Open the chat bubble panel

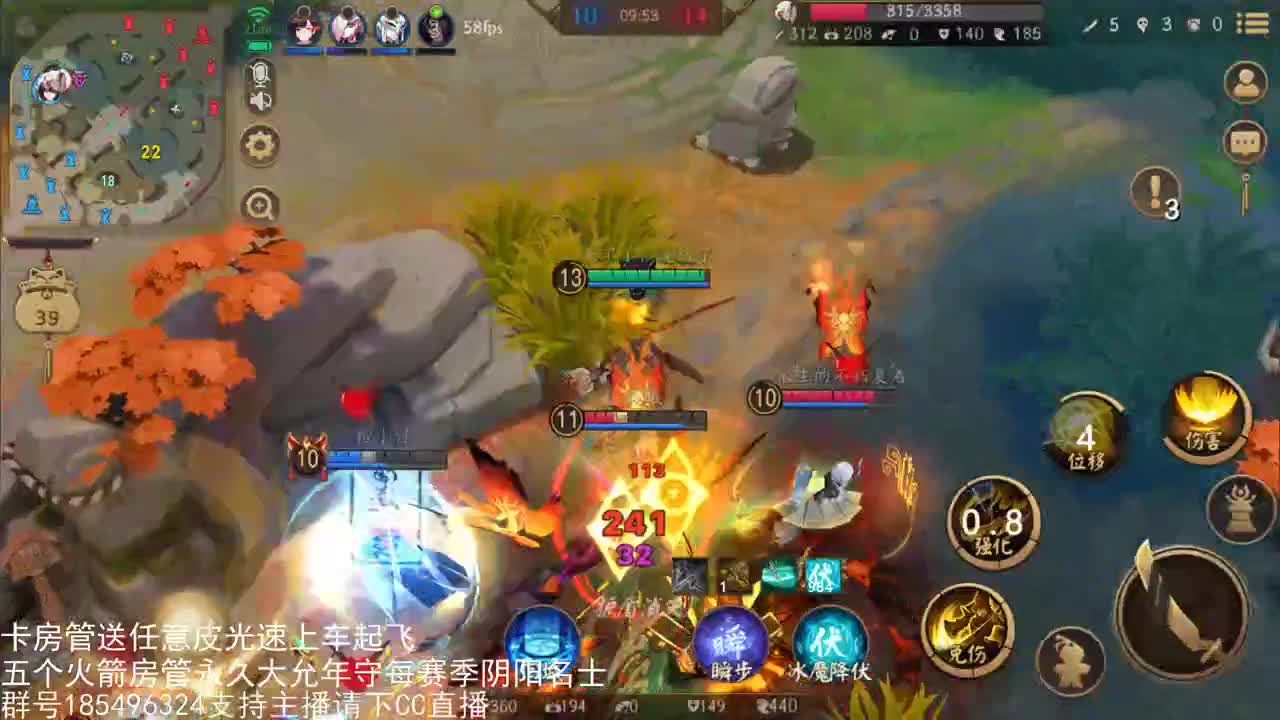pyautogui.click(x=1246, y=142)
